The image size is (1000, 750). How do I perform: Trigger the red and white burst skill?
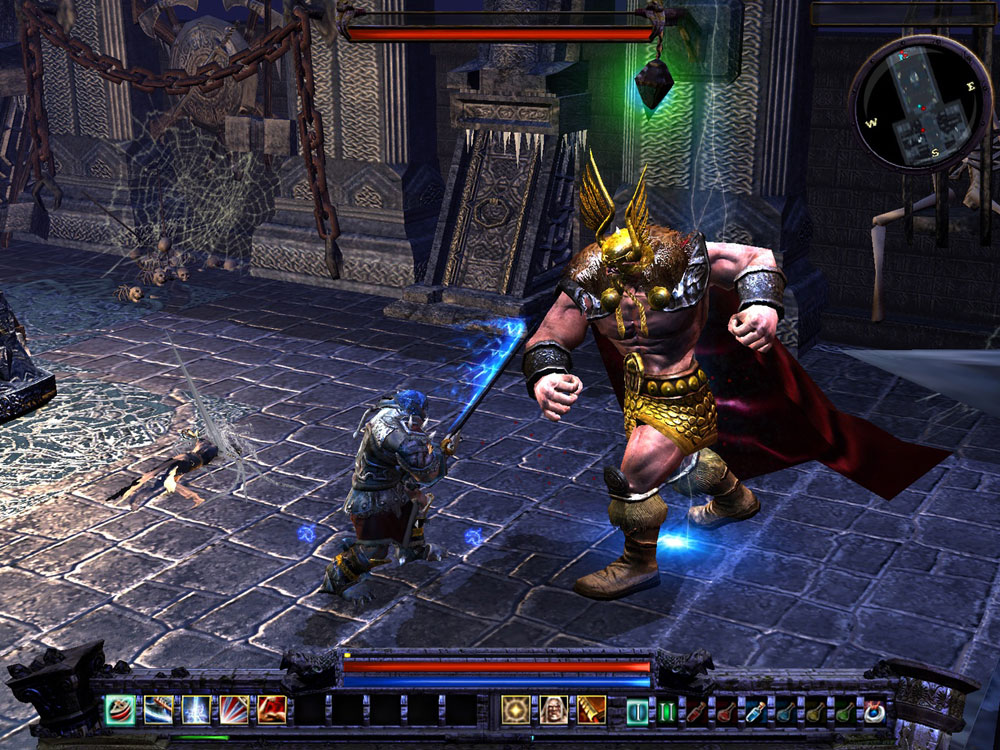pos(234,710)
